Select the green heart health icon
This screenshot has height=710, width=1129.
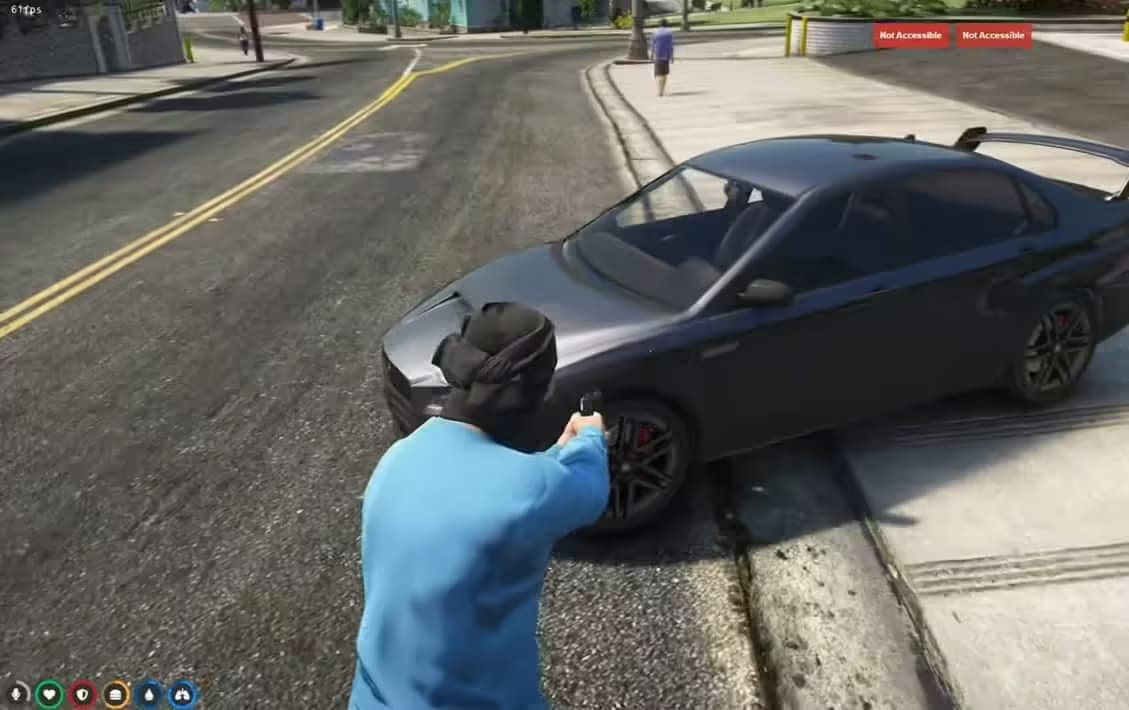tap(50, 693)
